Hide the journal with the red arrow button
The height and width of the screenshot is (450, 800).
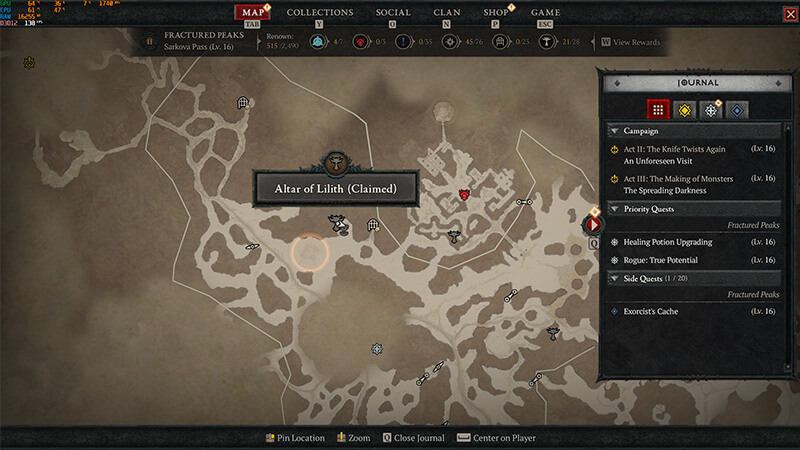tap(592, 225)
